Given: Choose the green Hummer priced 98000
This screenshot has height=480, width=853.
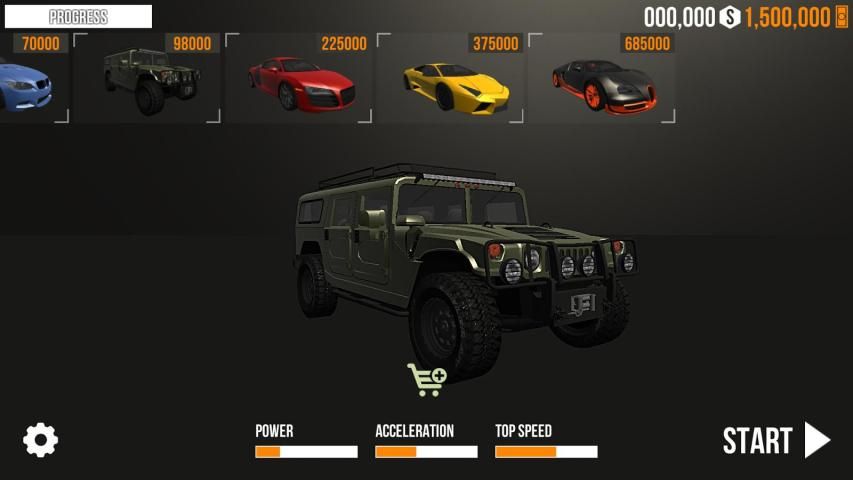Looking at the screenshot, I should coord(146,80).
